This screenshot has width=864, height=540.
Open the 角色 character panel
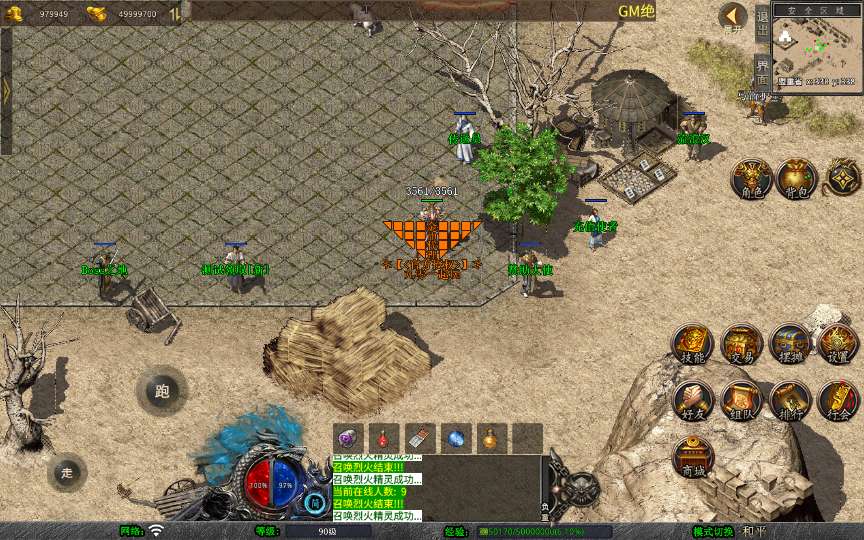pos(750,180)
